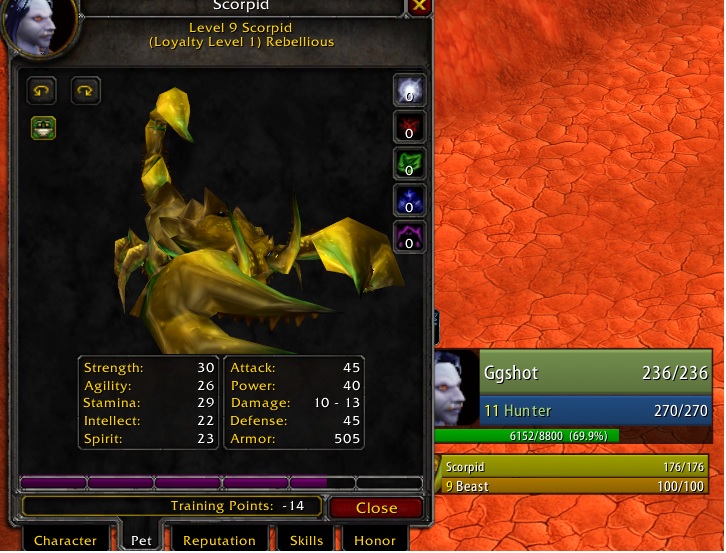Click the hunter portrait atop the pet window

[x=39, y=27]
